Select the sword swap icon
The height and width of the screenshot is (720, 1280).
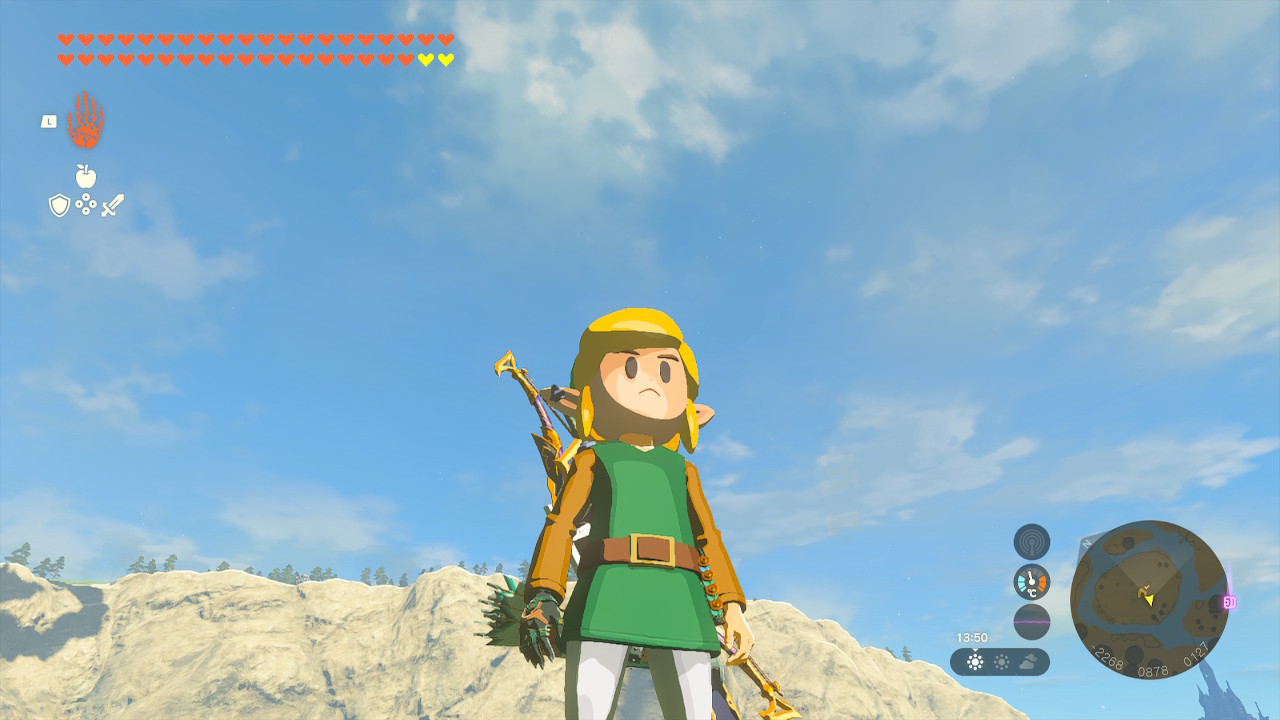click(x=112, y=205)
